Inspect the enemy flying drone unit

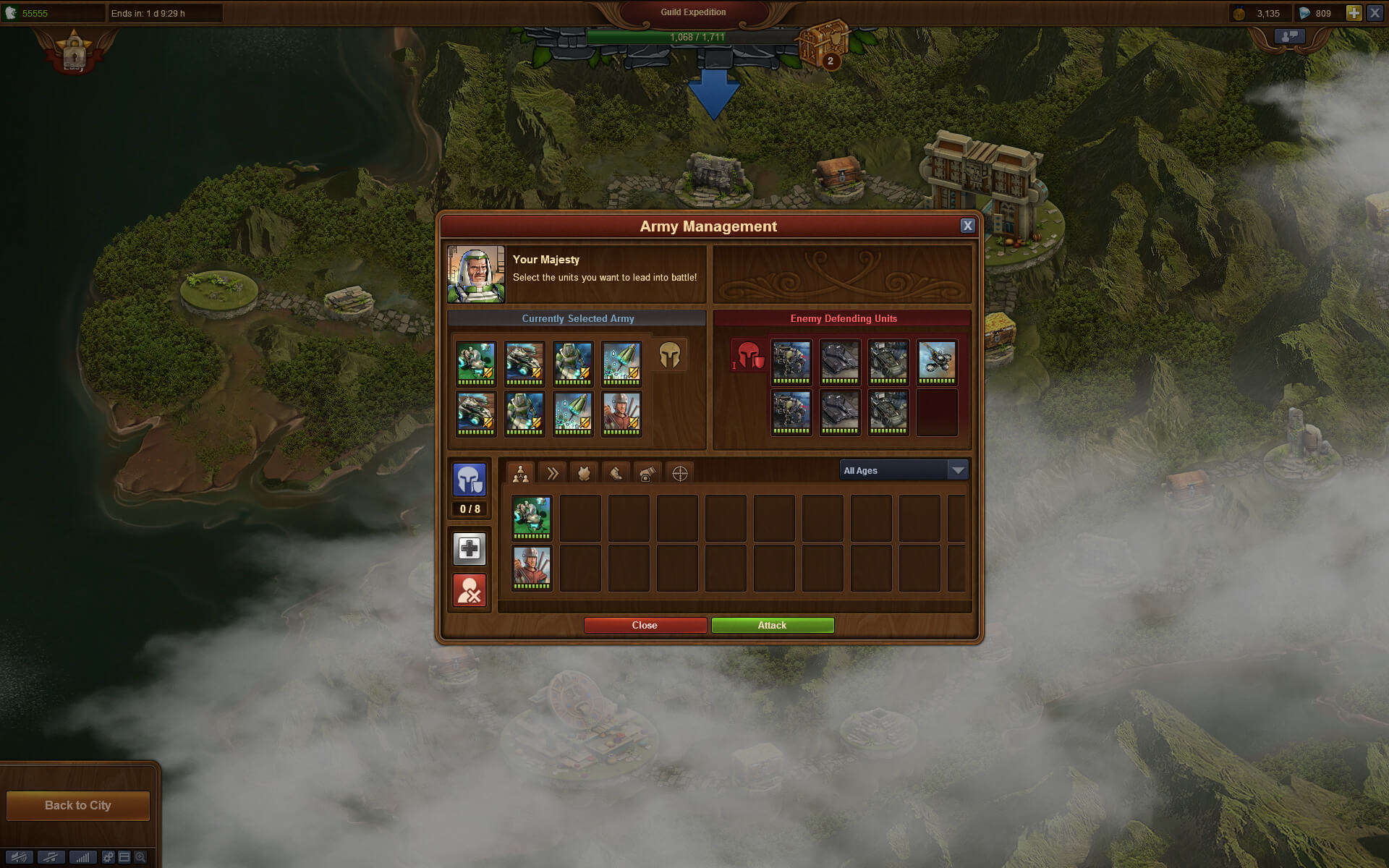(x=937, y=362)
